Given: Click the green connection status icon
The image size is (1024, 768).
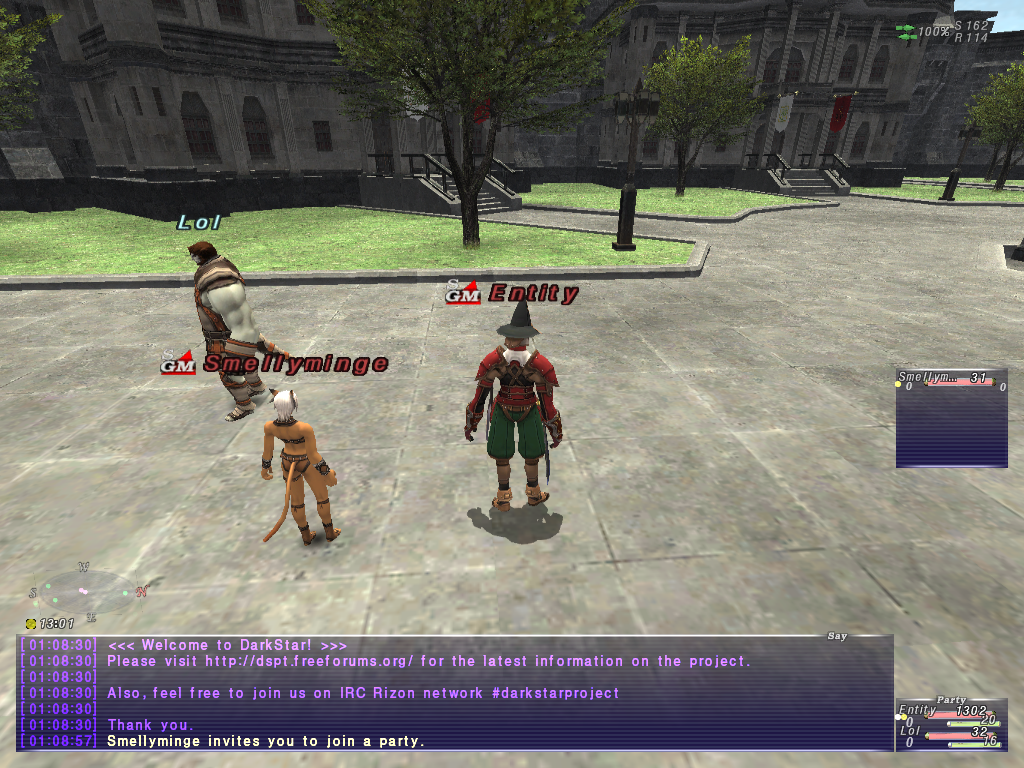Looking at the screenshot, I should point(906,32).
